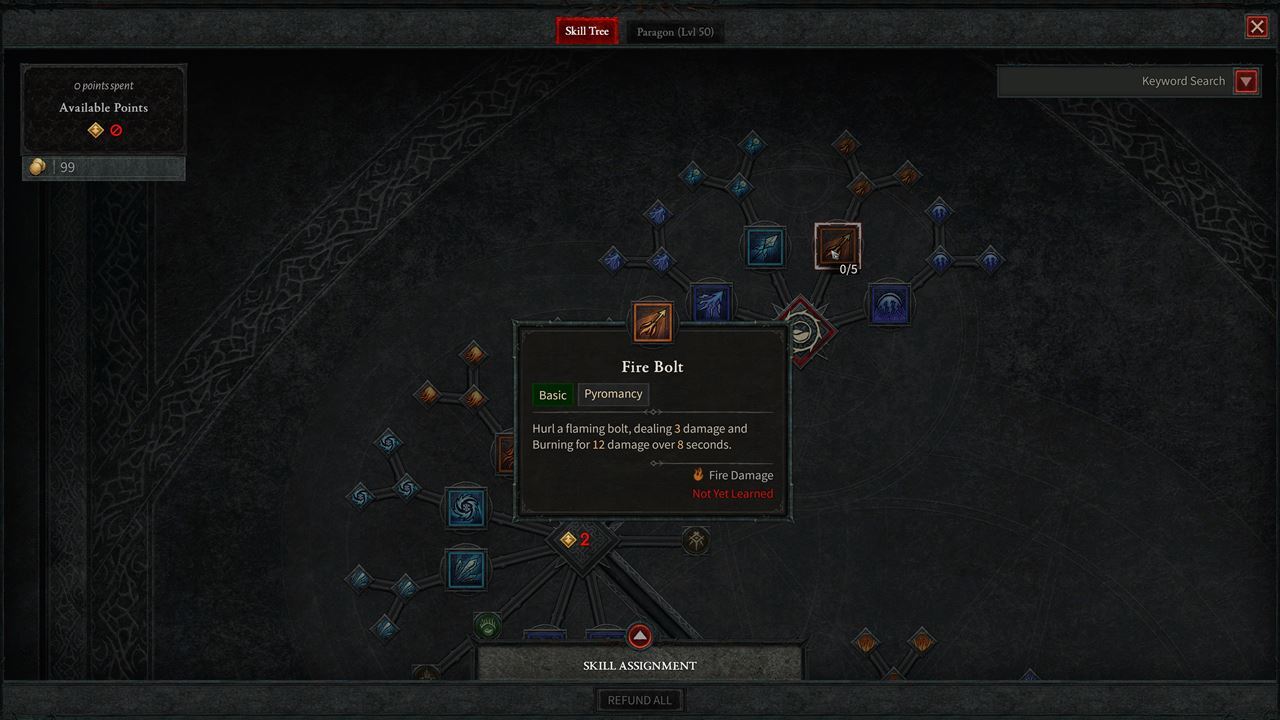This screenshot has width=1280, height=720.
Task: Click the dark blue crackling lightning skill below Frost Bolt
Action: point(711,303)
